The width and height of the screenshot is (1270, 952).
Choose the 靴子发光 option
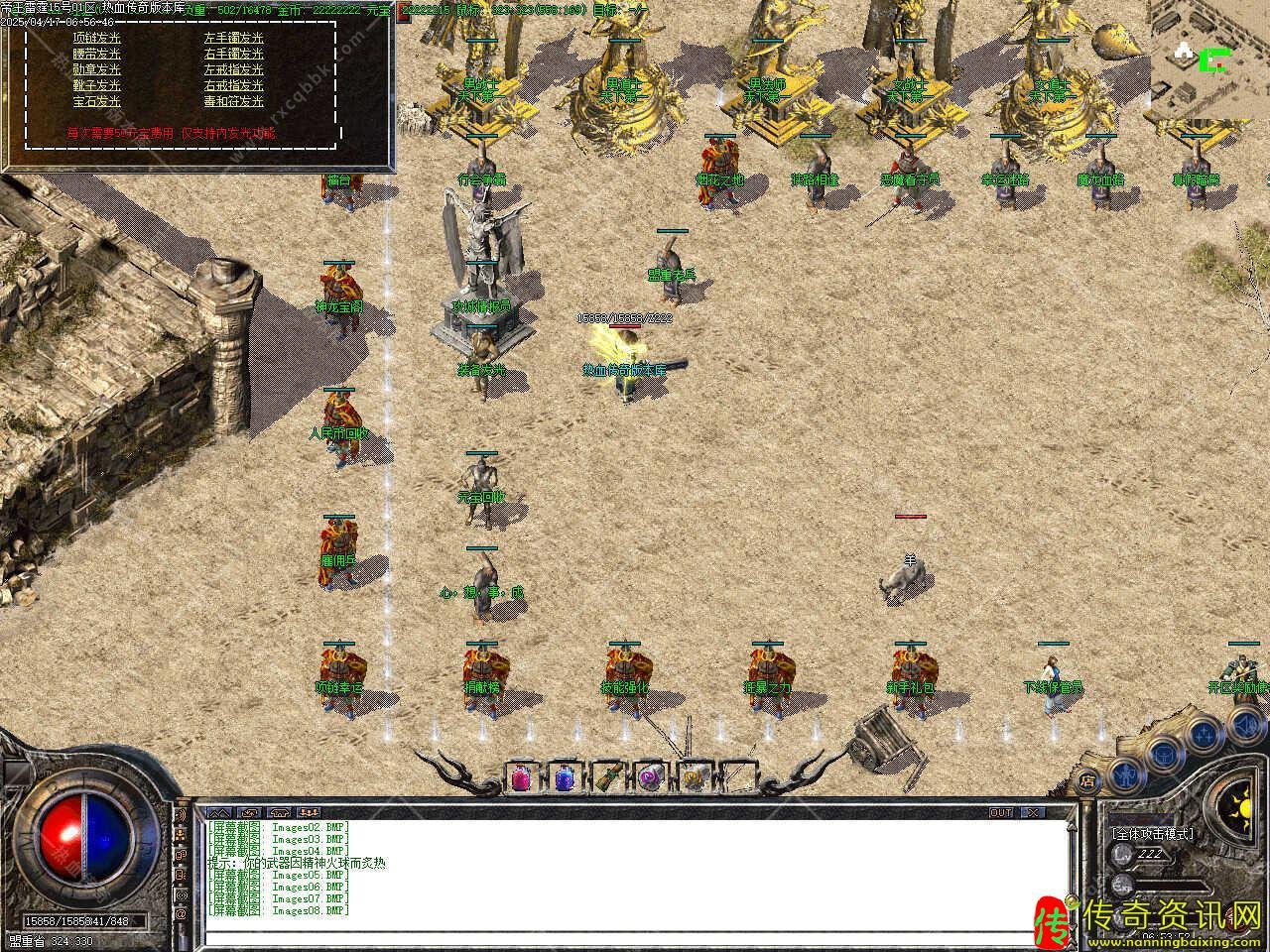[96, 85]
